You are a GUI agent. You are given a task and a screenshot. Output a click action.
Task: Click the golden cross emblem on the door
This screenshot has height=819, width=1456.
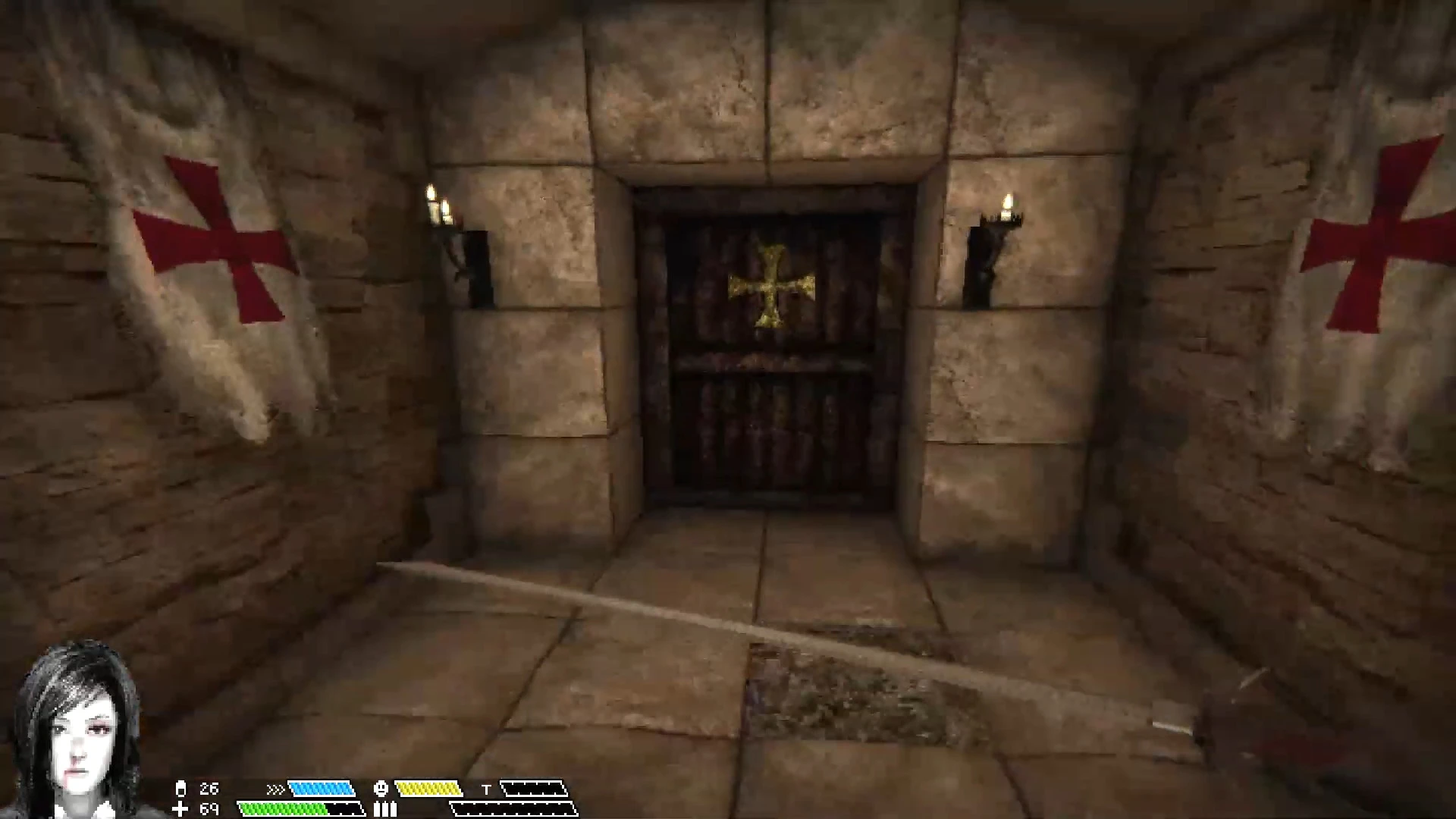tap(770, 284)
